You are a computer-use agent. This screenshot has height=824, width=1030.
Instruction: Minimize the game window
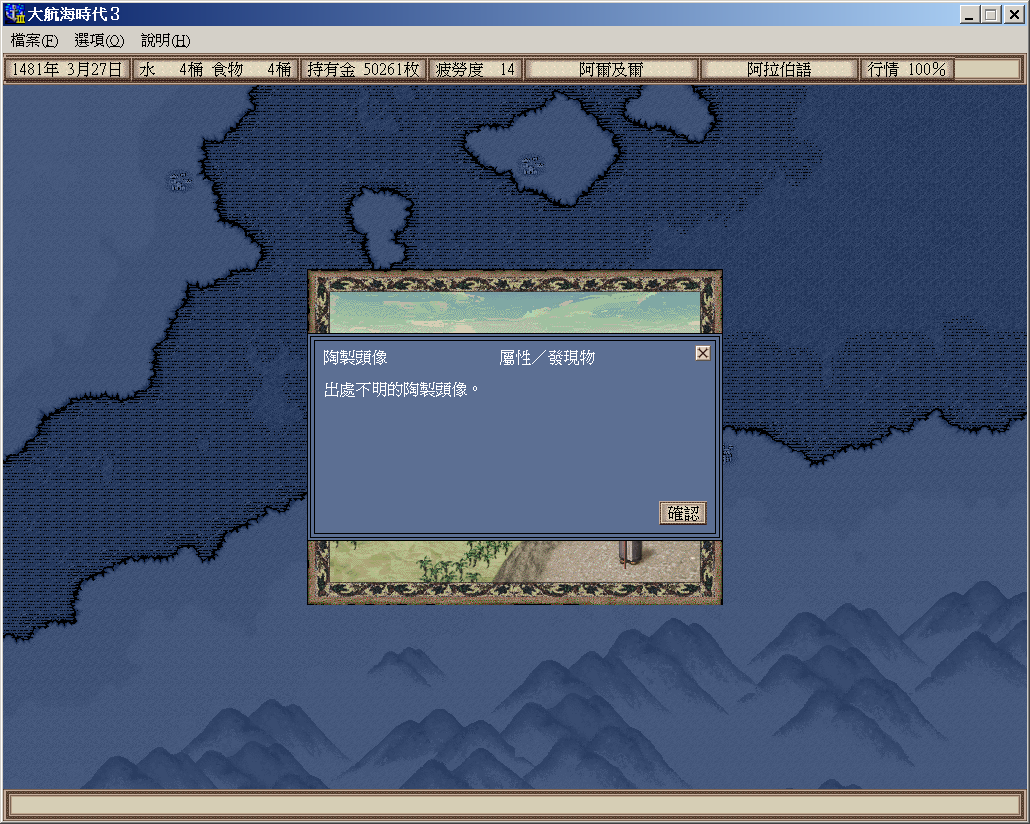click(x=970, y=15)
